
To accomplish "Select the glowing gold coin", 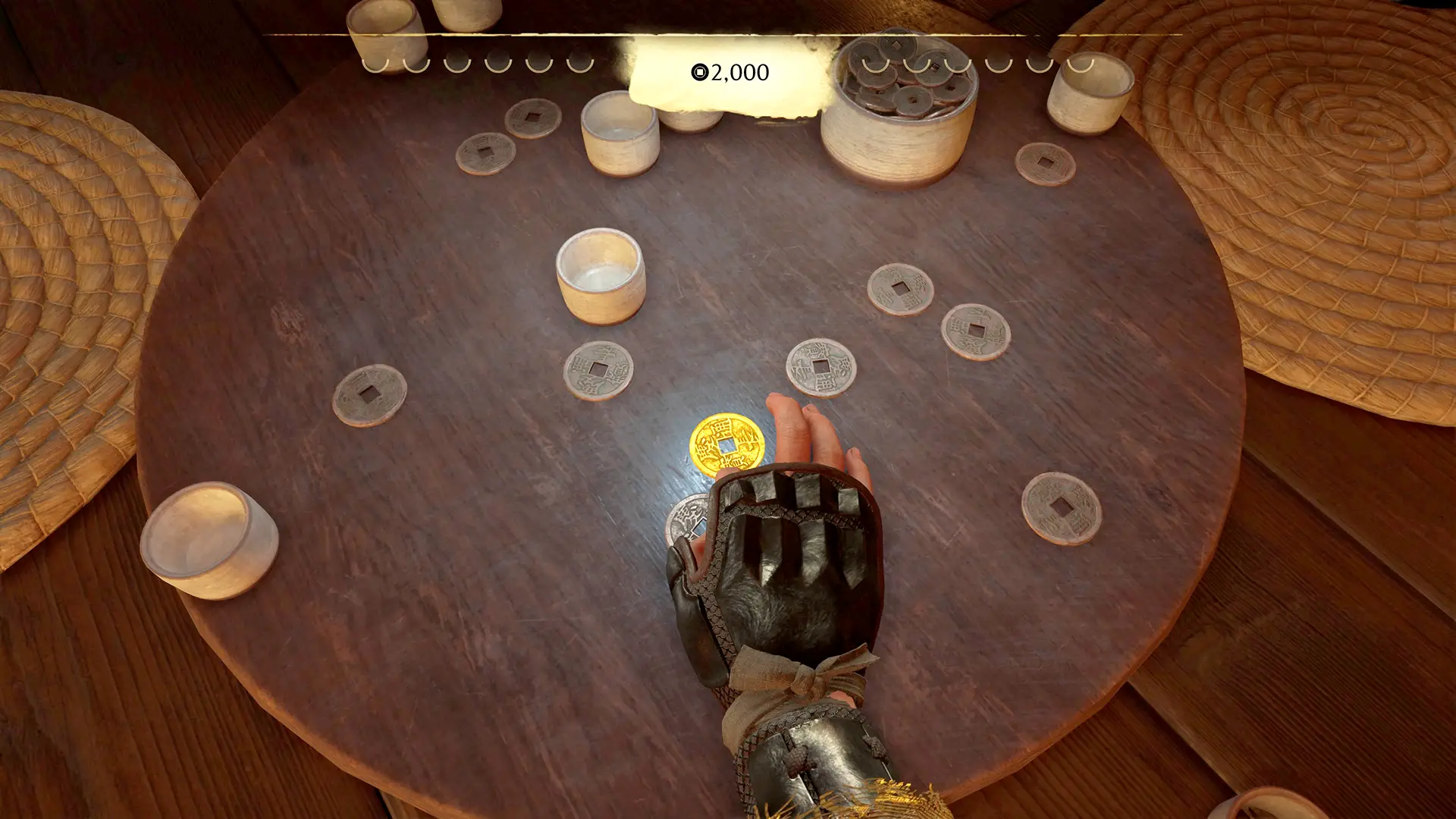I will (x=726, y=444).
